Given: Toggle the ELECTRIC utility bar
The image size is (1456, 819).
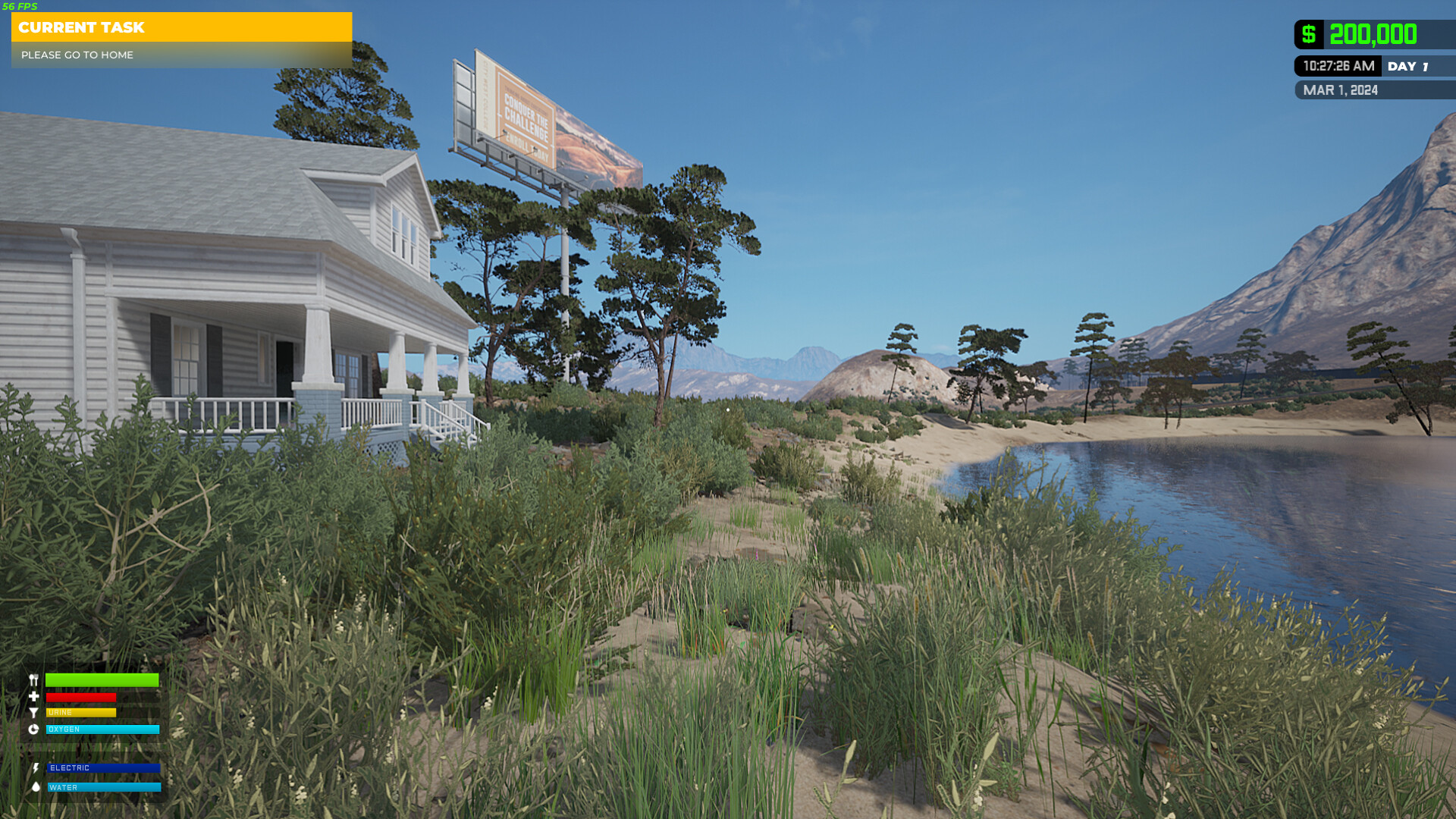Looking at the screenshot, I should [x=102, y=768].
